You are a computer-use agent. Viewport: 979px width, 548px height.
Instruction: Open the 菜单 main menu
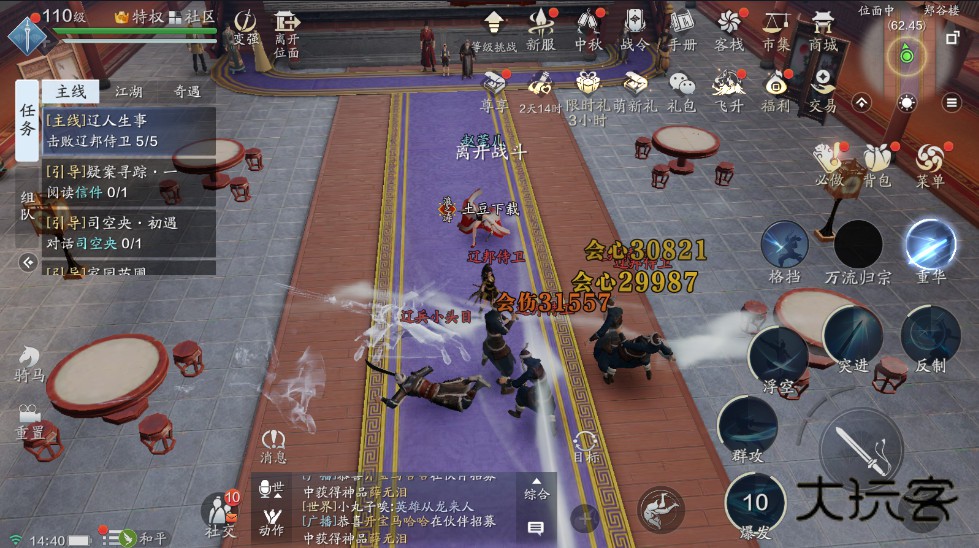tap(930, 163)
